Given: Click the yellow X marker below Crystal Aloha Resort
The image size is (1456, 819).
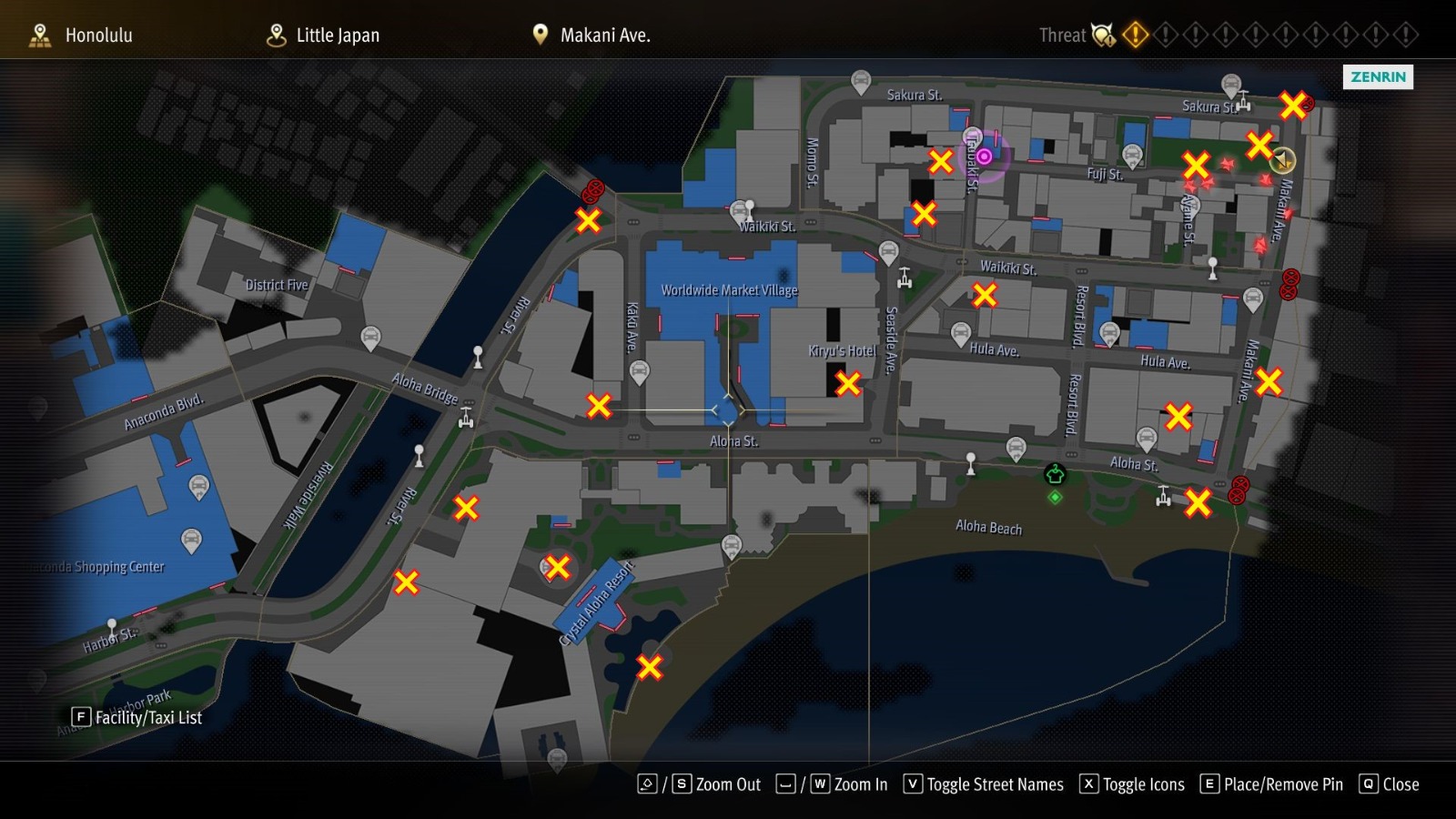Looking at the screenshot, I should [649, 666].
